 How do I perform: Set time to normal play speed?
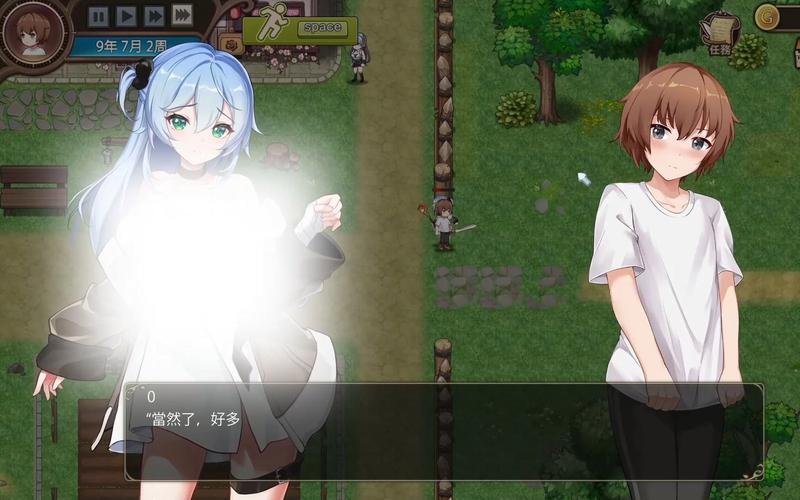(x=126, y=16)
